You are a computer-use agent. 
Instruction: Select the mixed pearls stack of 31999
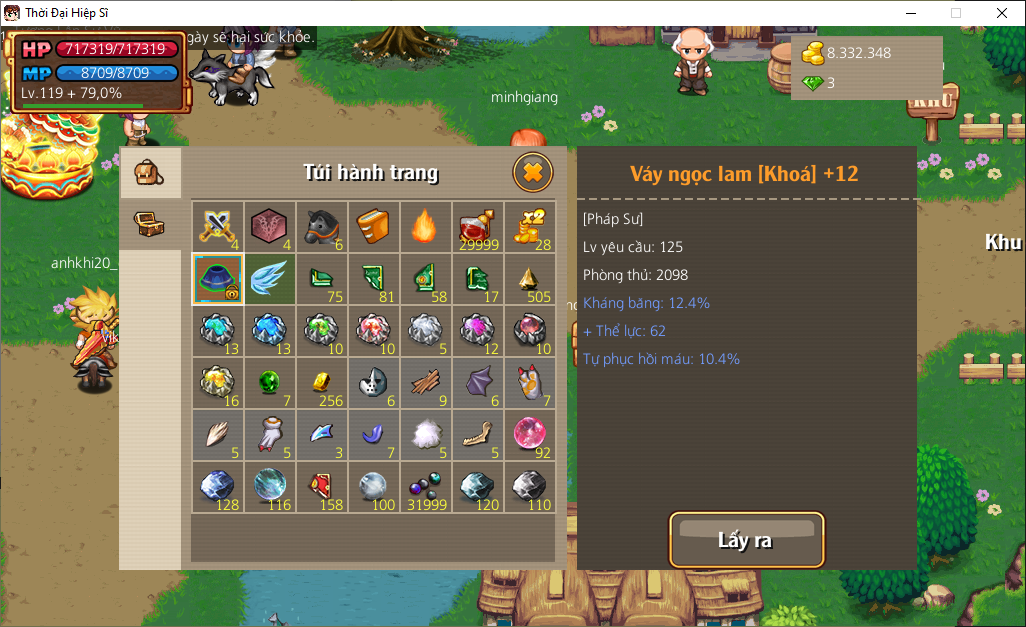[x=426, y=487]
